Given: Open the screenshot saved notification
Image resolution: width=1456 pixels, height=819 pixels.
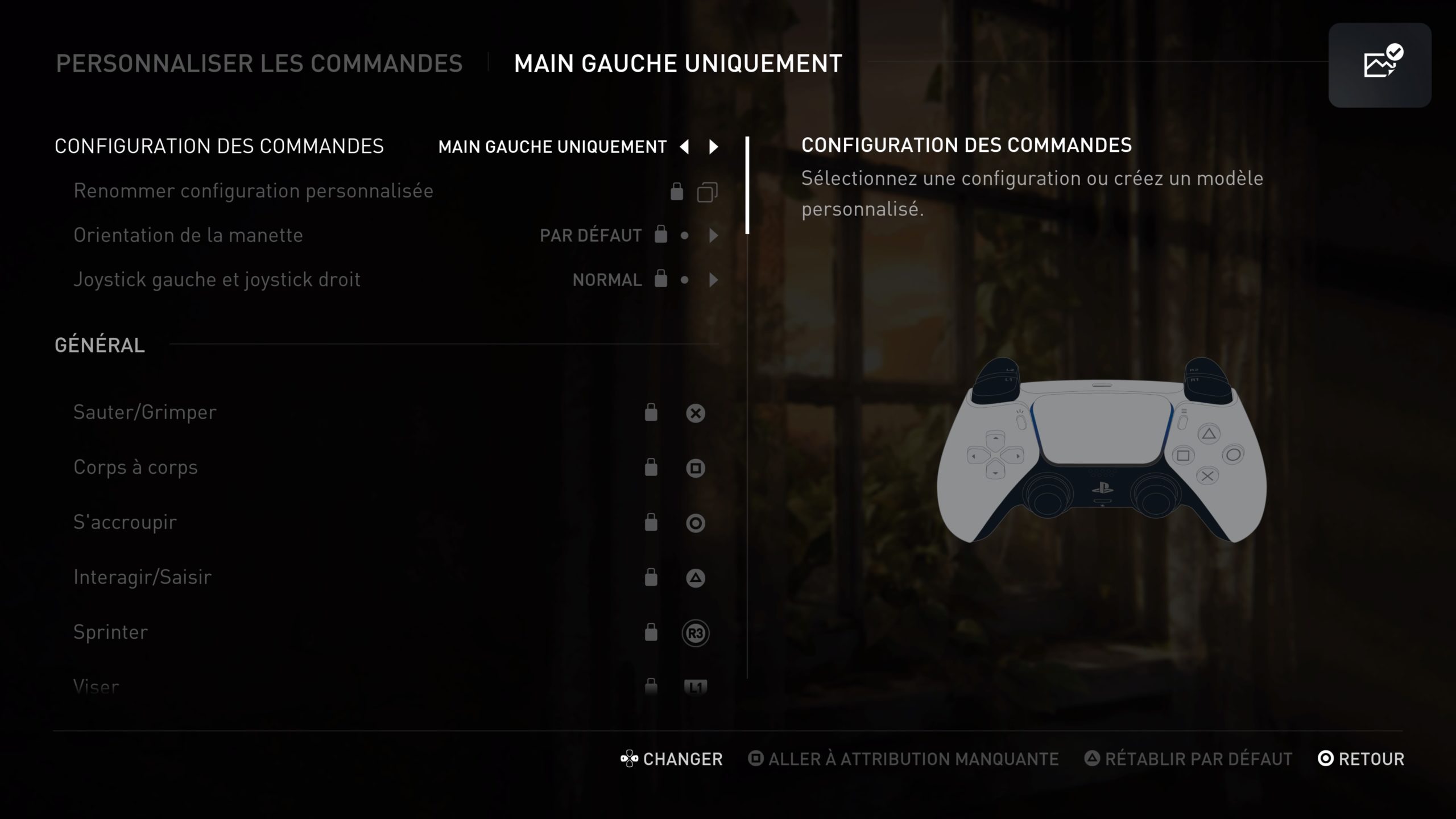Looking at the screenshot, I should pos(1379,65).
